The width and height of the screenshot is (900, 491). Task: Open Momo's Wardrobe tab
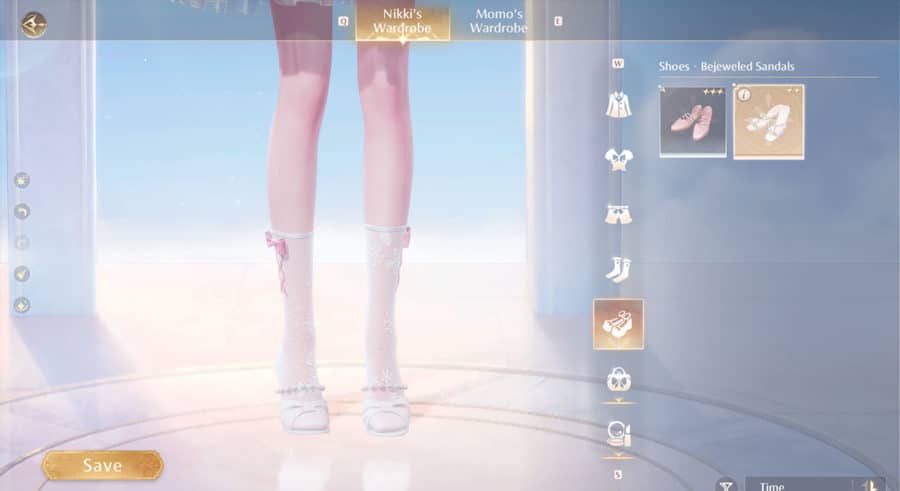[498, 21]
